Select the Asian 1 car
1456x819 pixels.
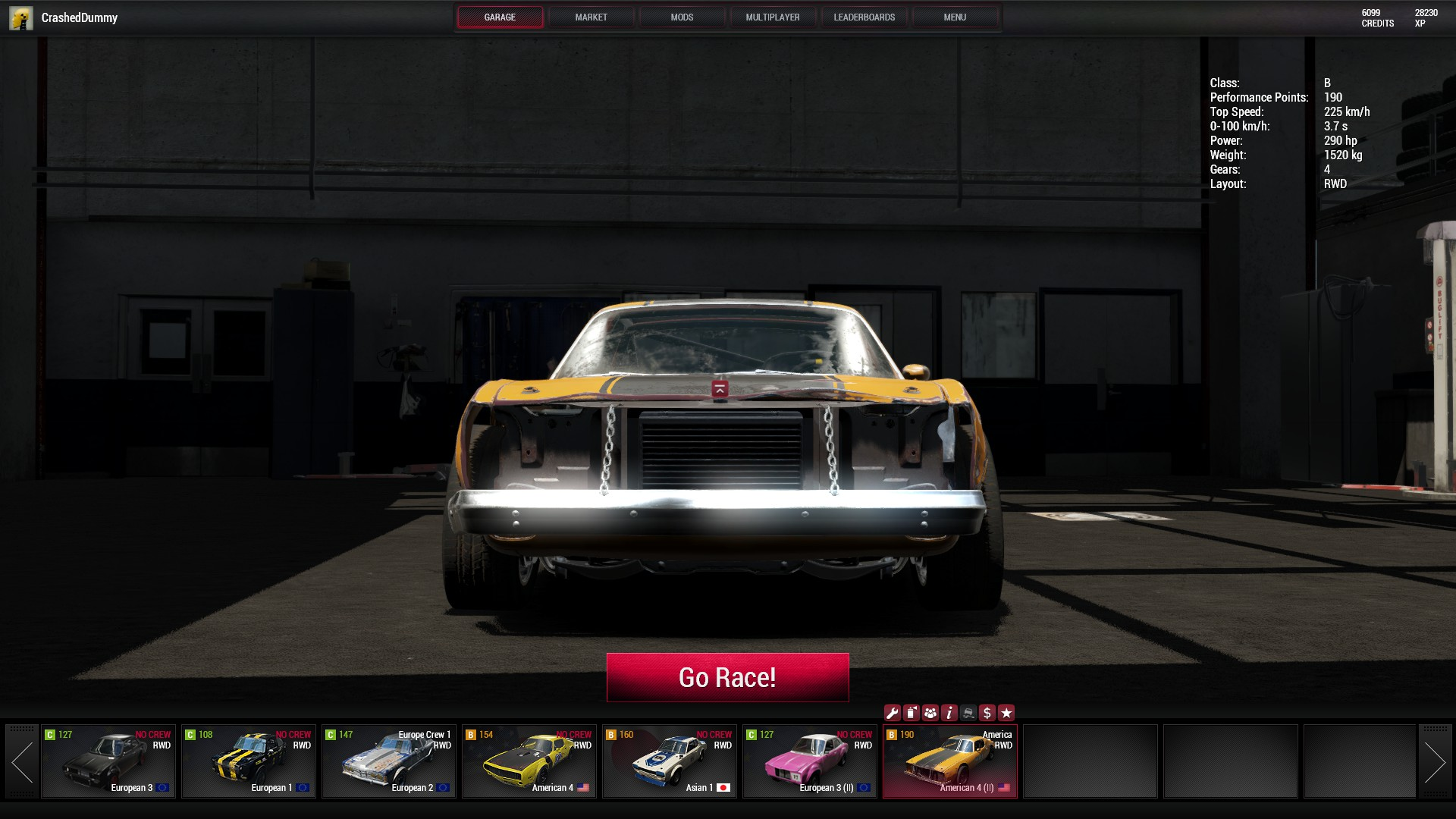[670, 761]
